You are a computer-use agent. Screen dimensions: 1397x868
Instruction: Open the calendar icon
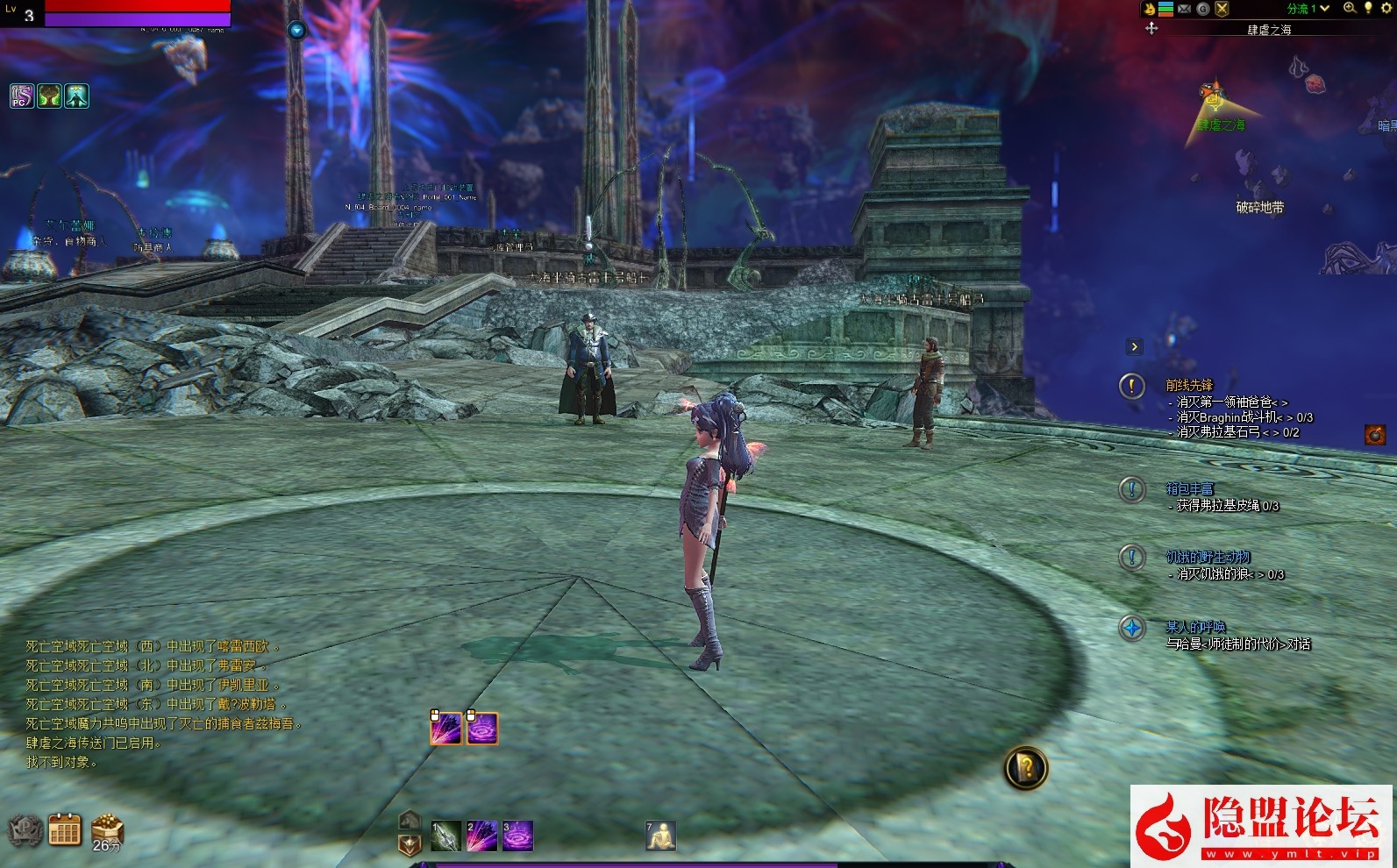pyautogui.click(x=65, y=829)
